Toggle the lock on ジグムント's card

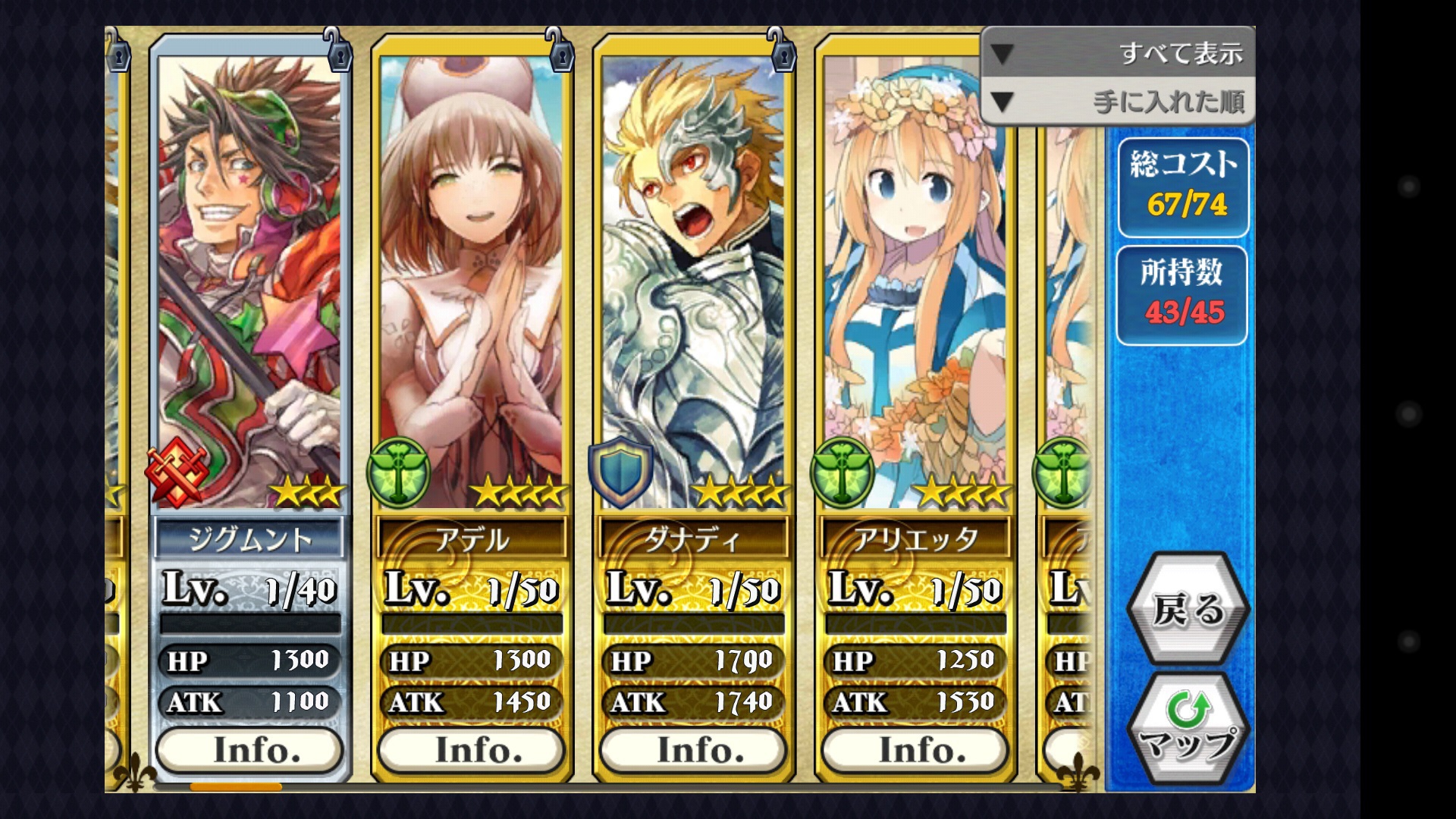point(337,50)
